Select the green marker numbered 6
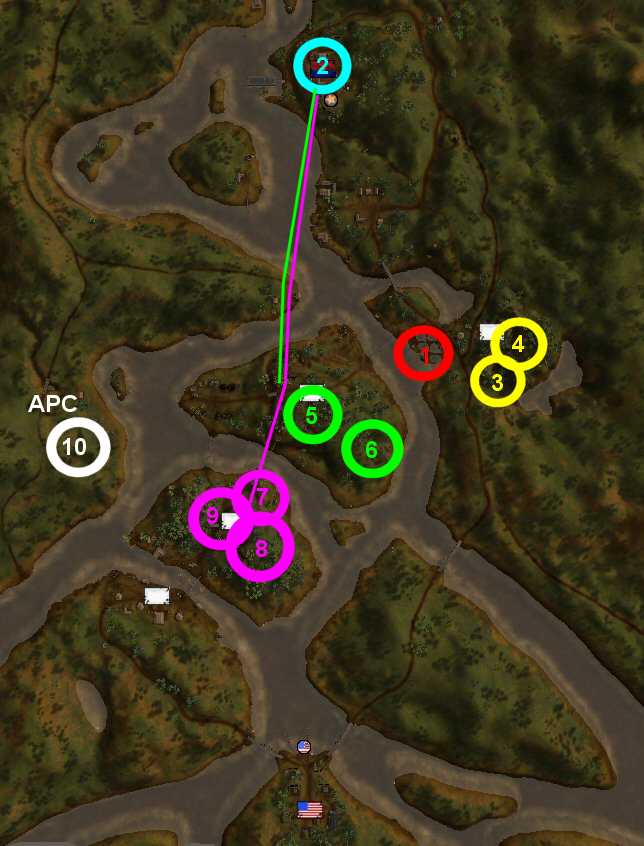 (x=372, y=449)
